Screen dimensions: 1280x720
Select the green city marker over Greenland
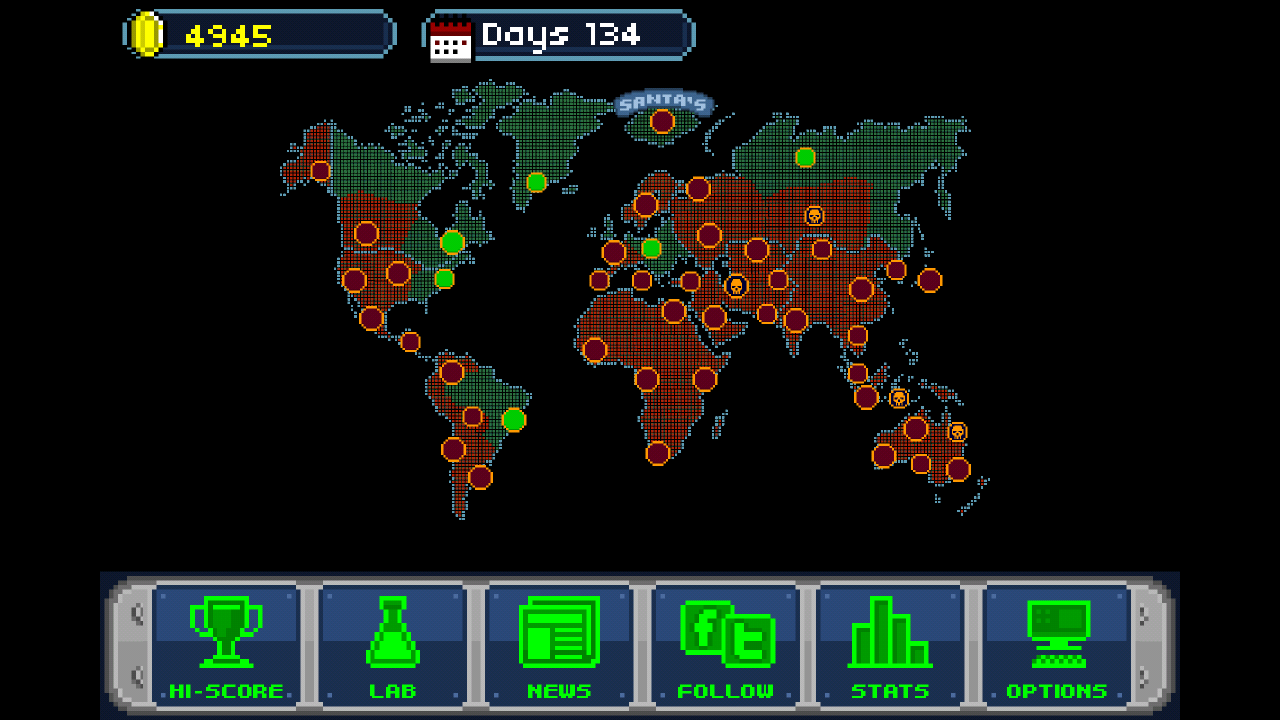pos(535,181)
